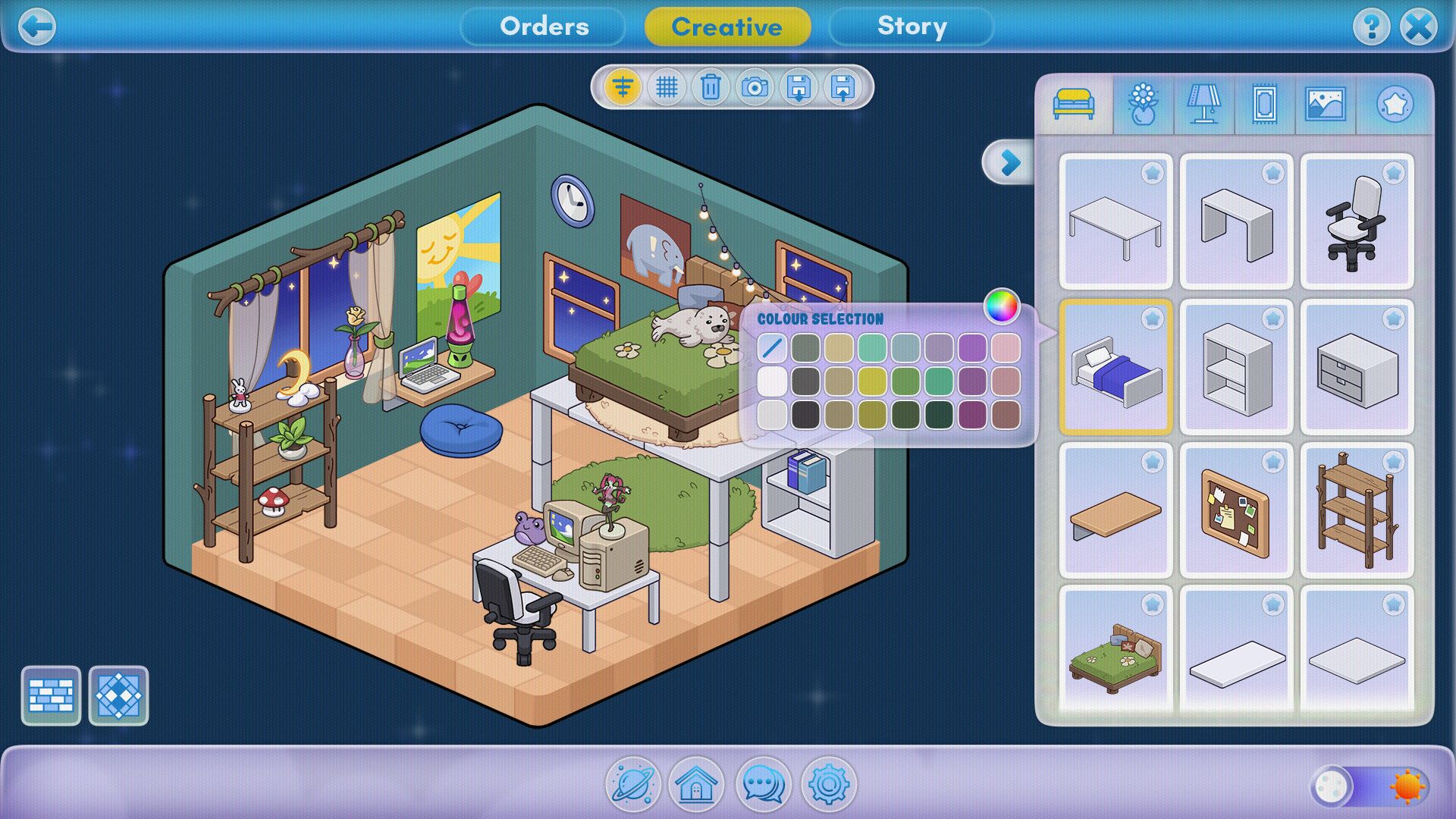The image size is (1456, 819).
Task: Take a screenshot with the camera button
Action: (755, 87)
